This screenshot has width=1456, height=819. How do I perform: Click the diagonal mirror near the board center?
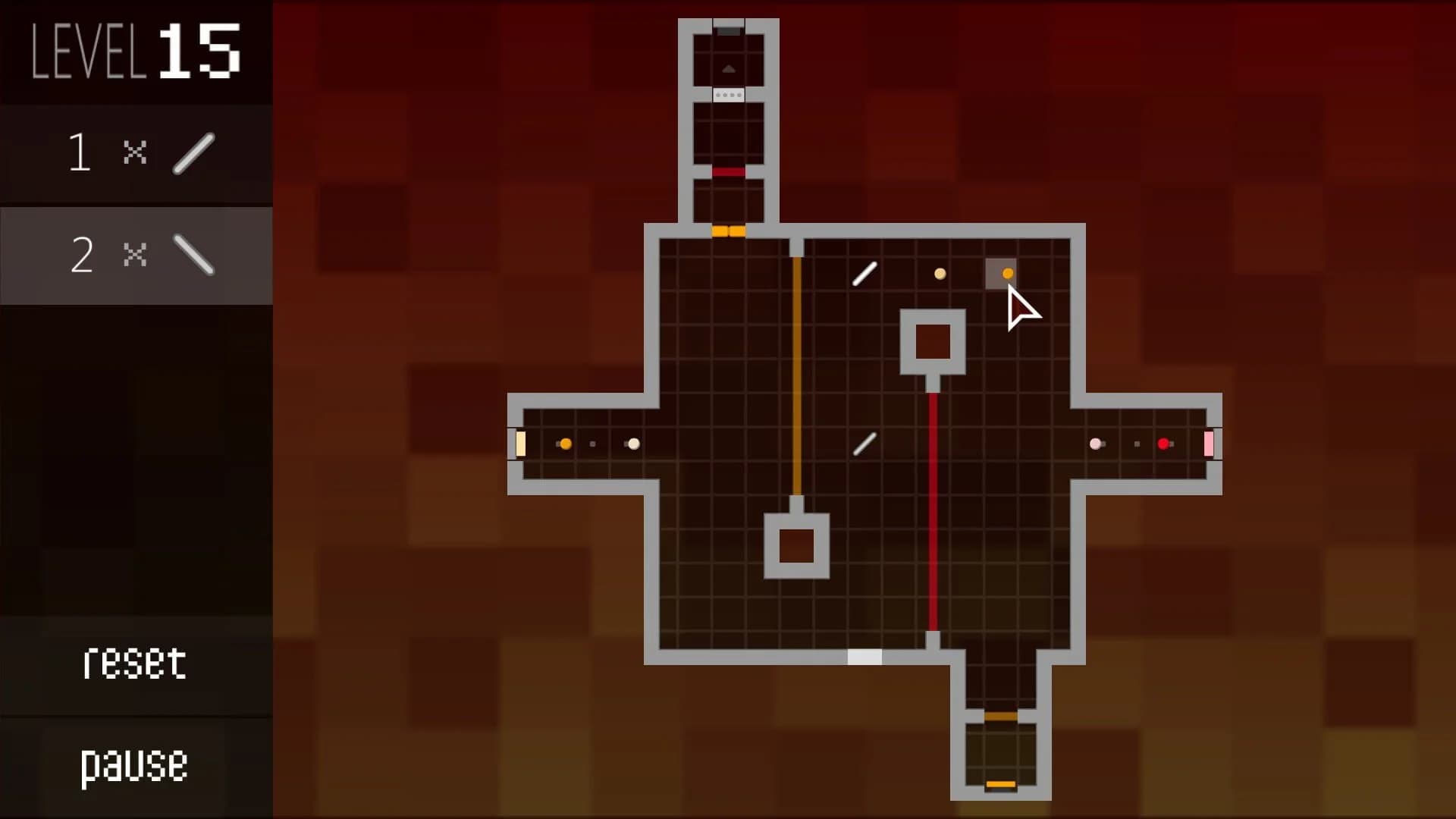864,444
